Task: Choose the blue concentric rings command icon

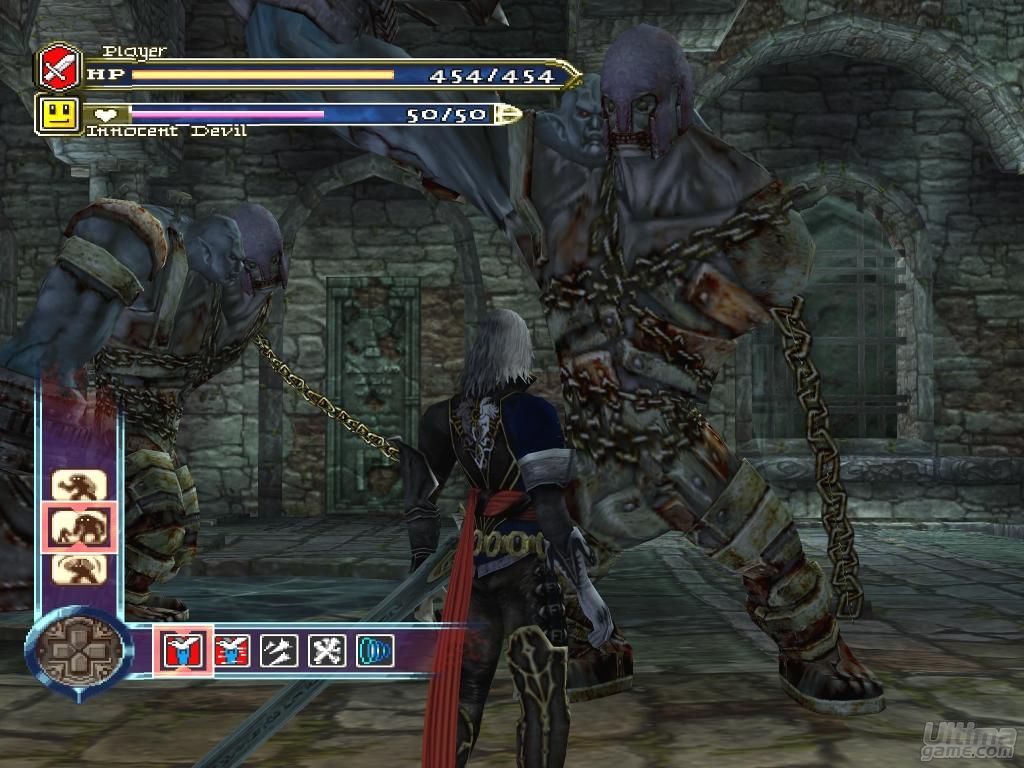Action: pos(375,651)
